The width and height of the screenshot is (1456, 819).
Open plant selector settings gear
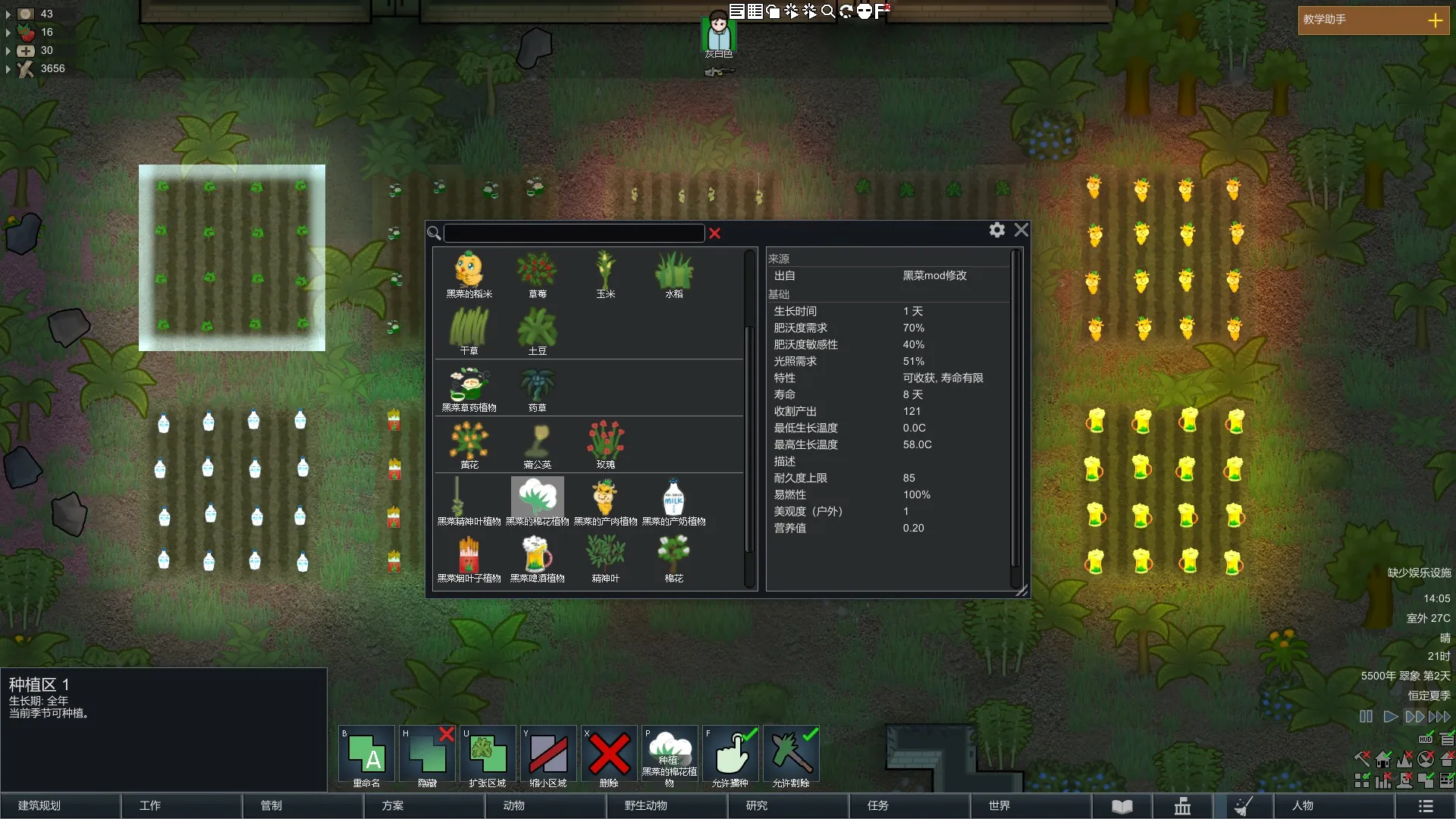point(997,230)
